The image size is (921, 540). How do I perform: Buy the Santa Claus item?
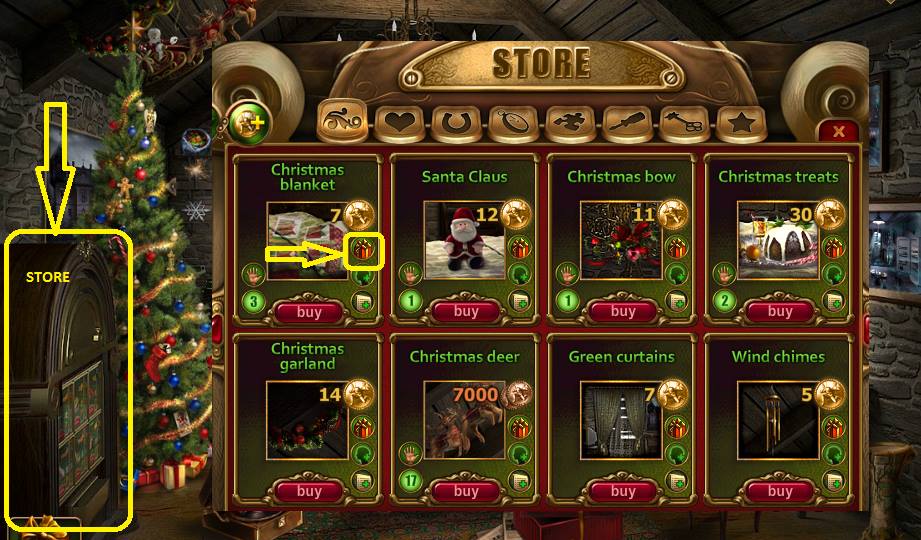click(x=466, y=311)
